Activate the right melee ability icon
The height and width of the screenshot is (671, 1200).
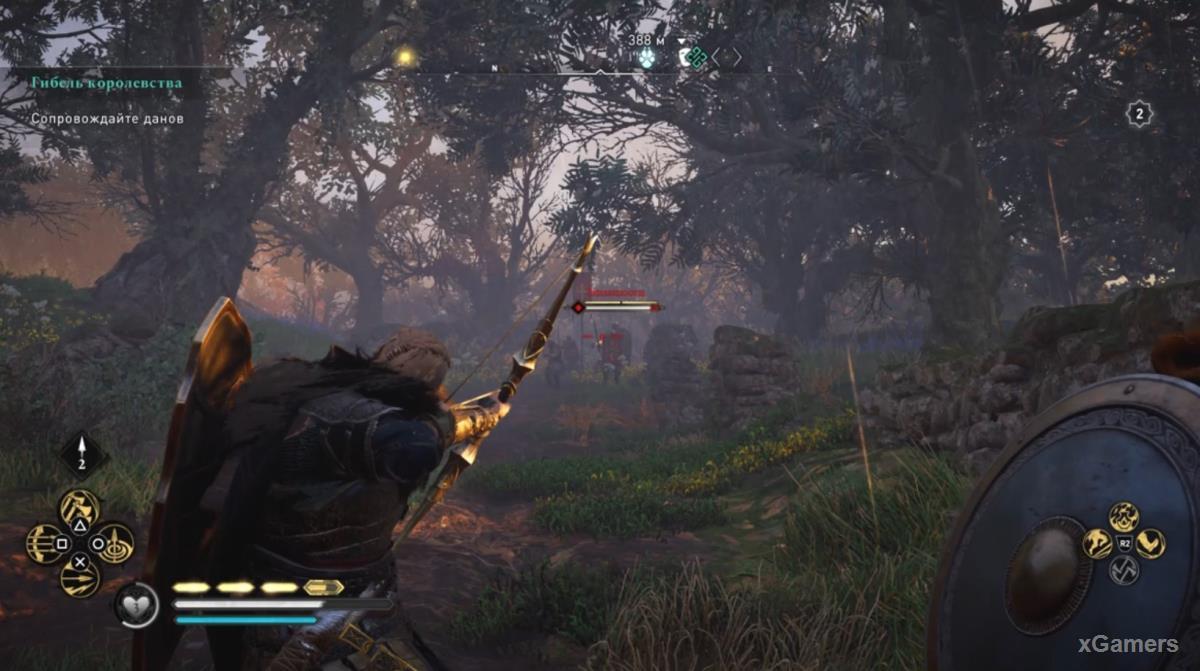tap(1150, 544)
